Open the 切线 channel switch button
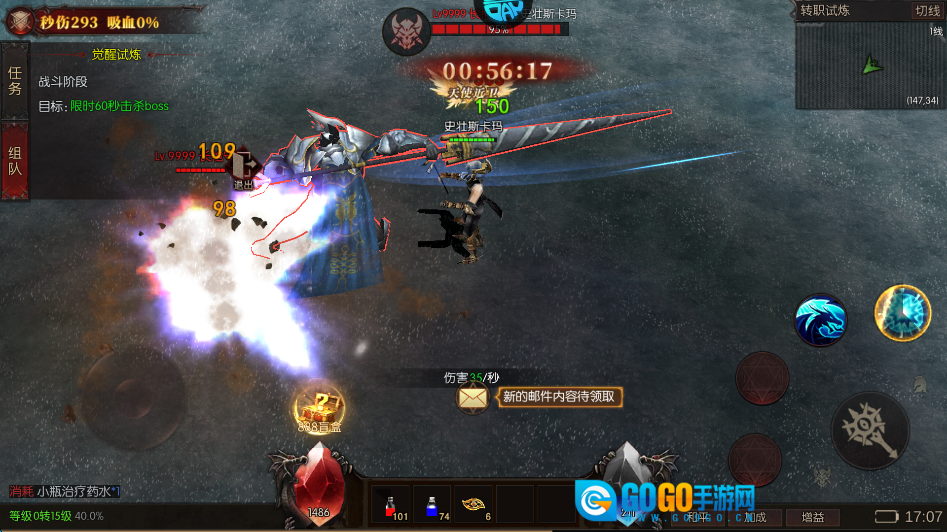 926,11
